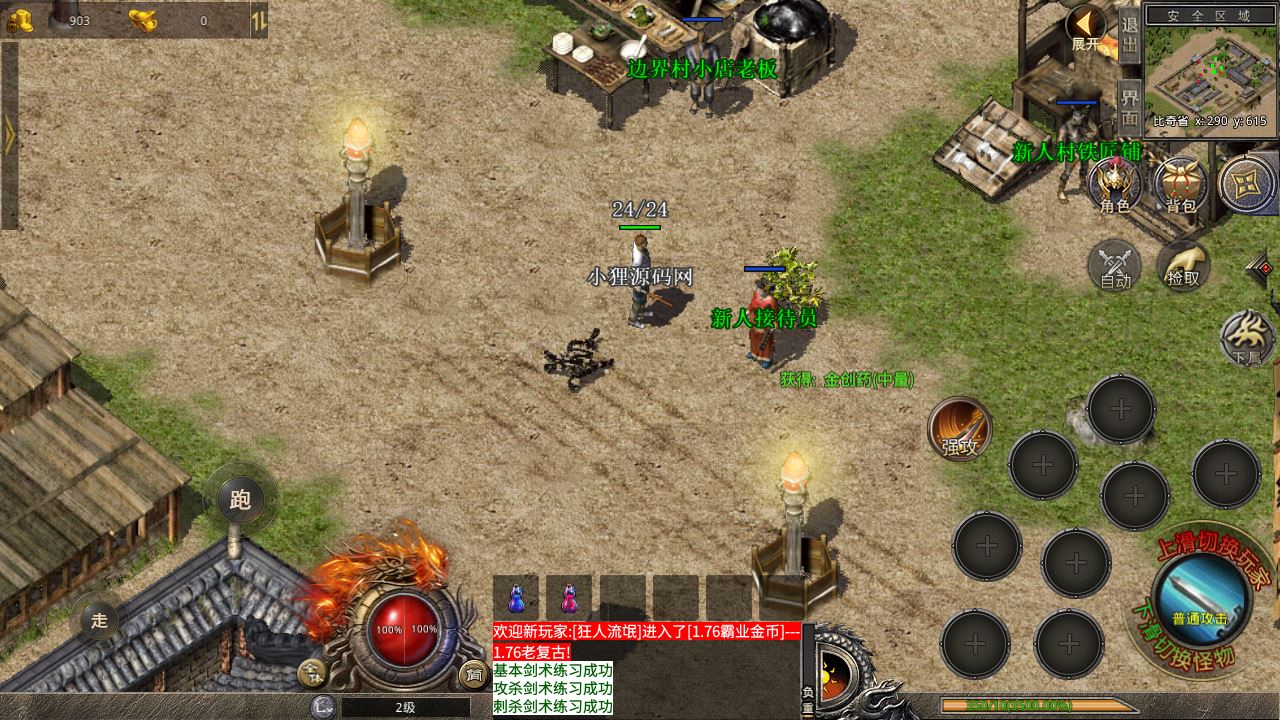Tap the 捡取 pickup button
The width and height of the screenshot is (1280, 720).
point(1183,266)
